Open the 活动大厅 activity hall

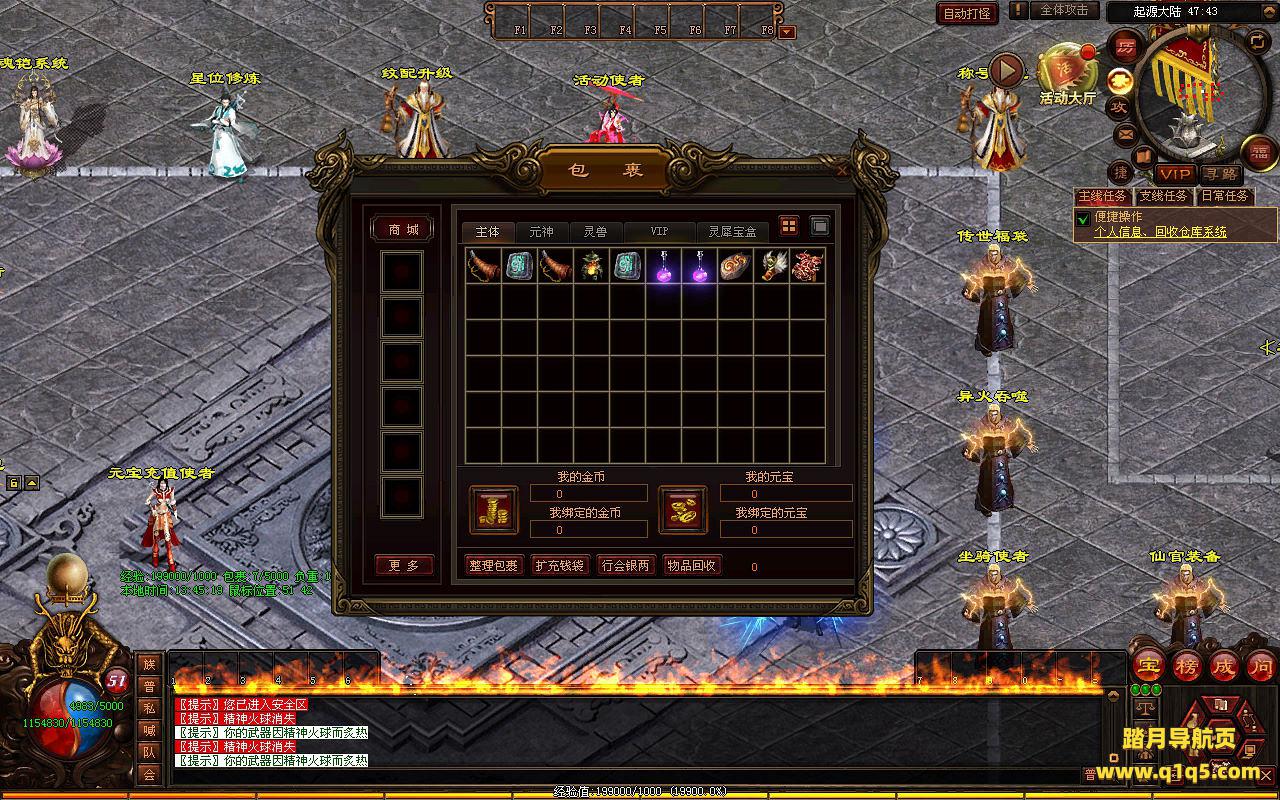[x=1068, y=73]
